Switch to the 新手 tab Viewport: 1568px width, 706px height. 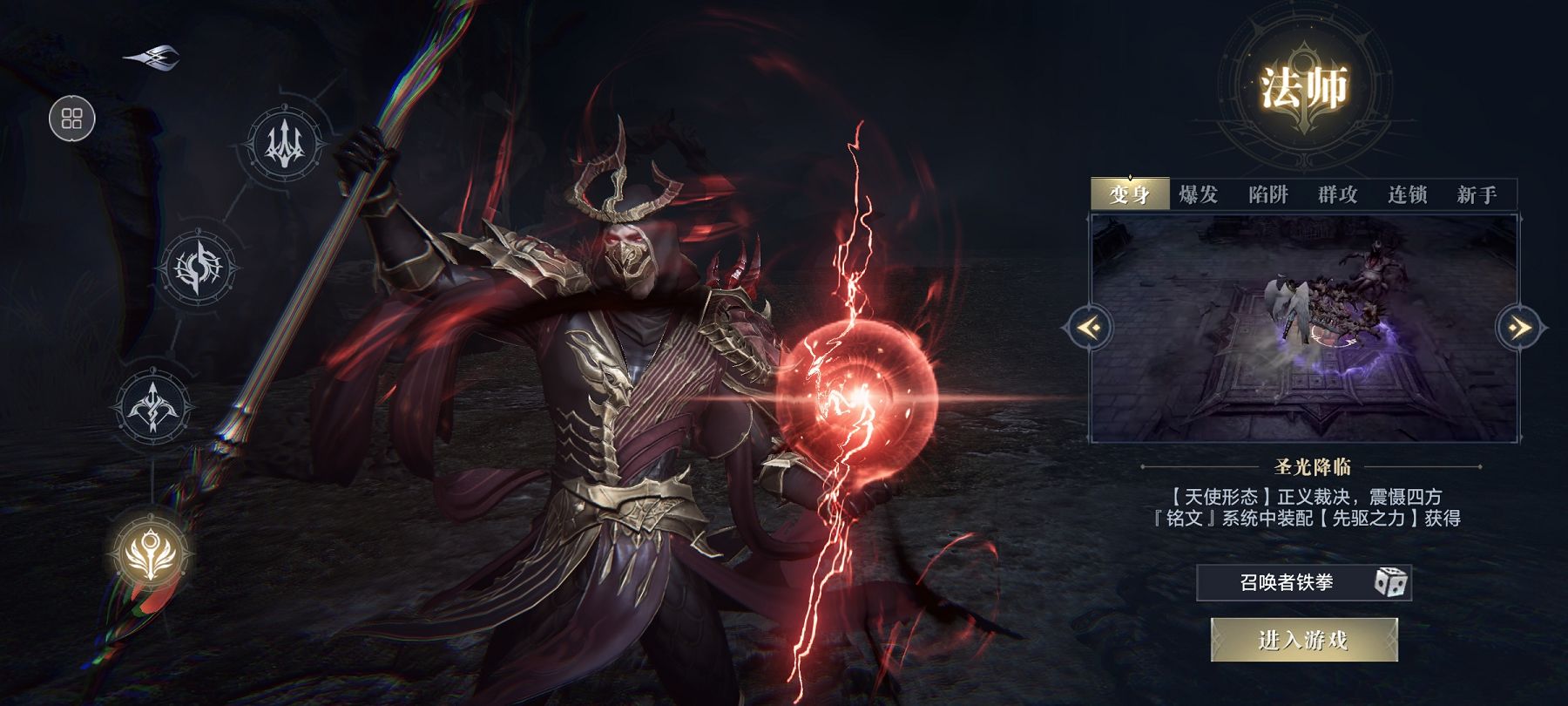tap(1477, 194)
